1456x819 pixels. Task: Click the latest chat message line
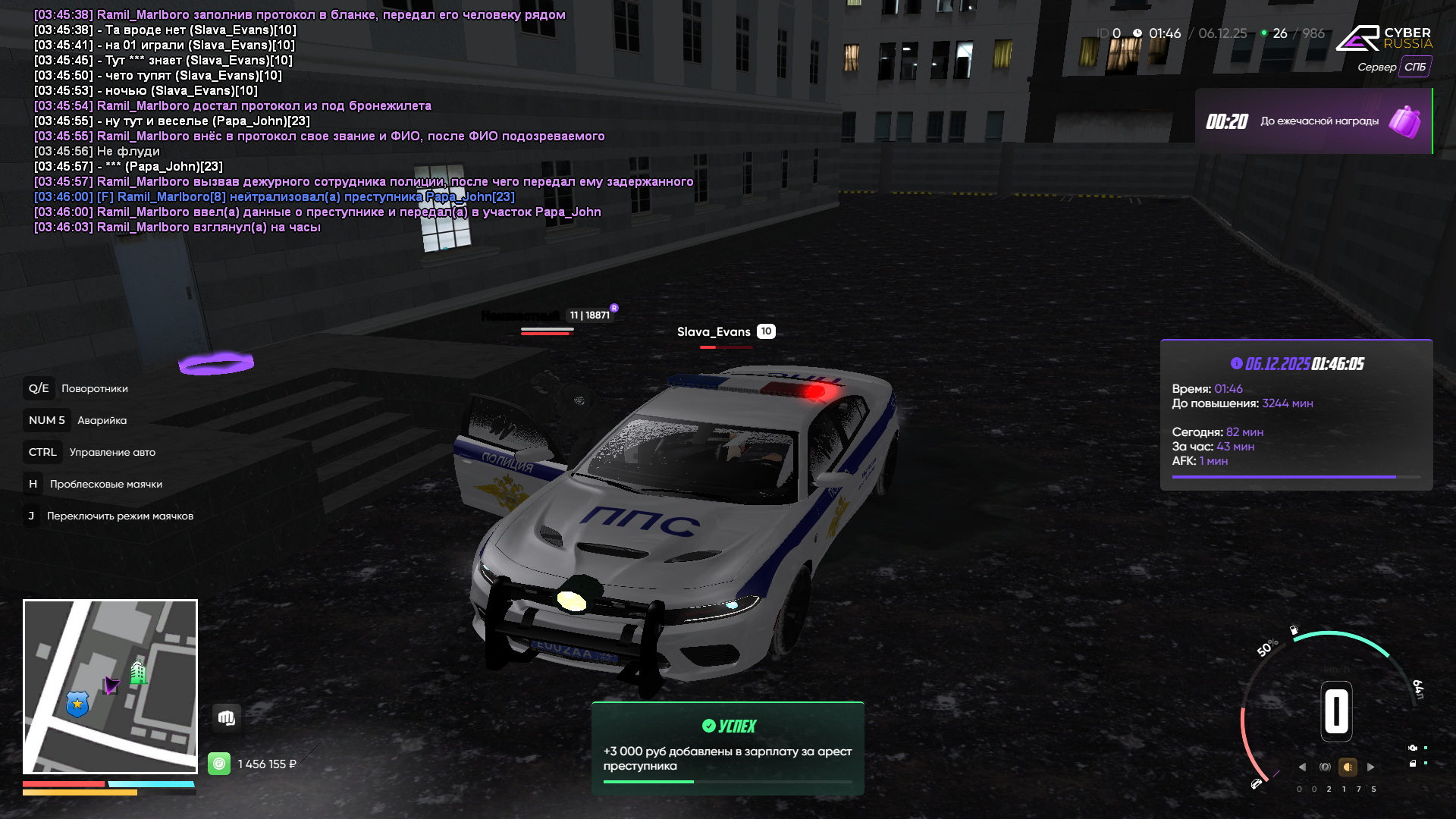[177, 227]
